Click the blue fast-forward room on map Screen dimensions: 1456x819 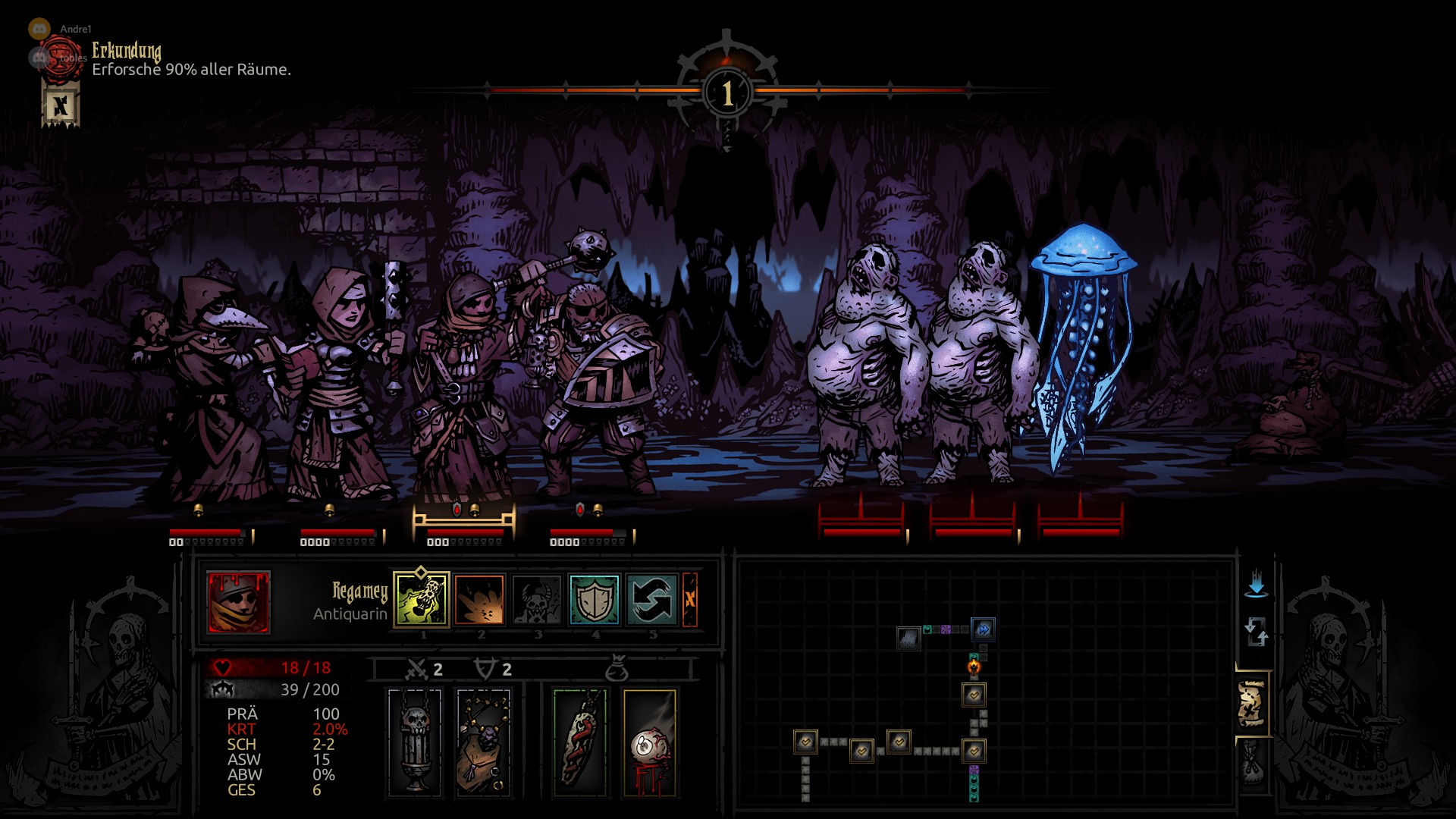click(x=983, y=629)
